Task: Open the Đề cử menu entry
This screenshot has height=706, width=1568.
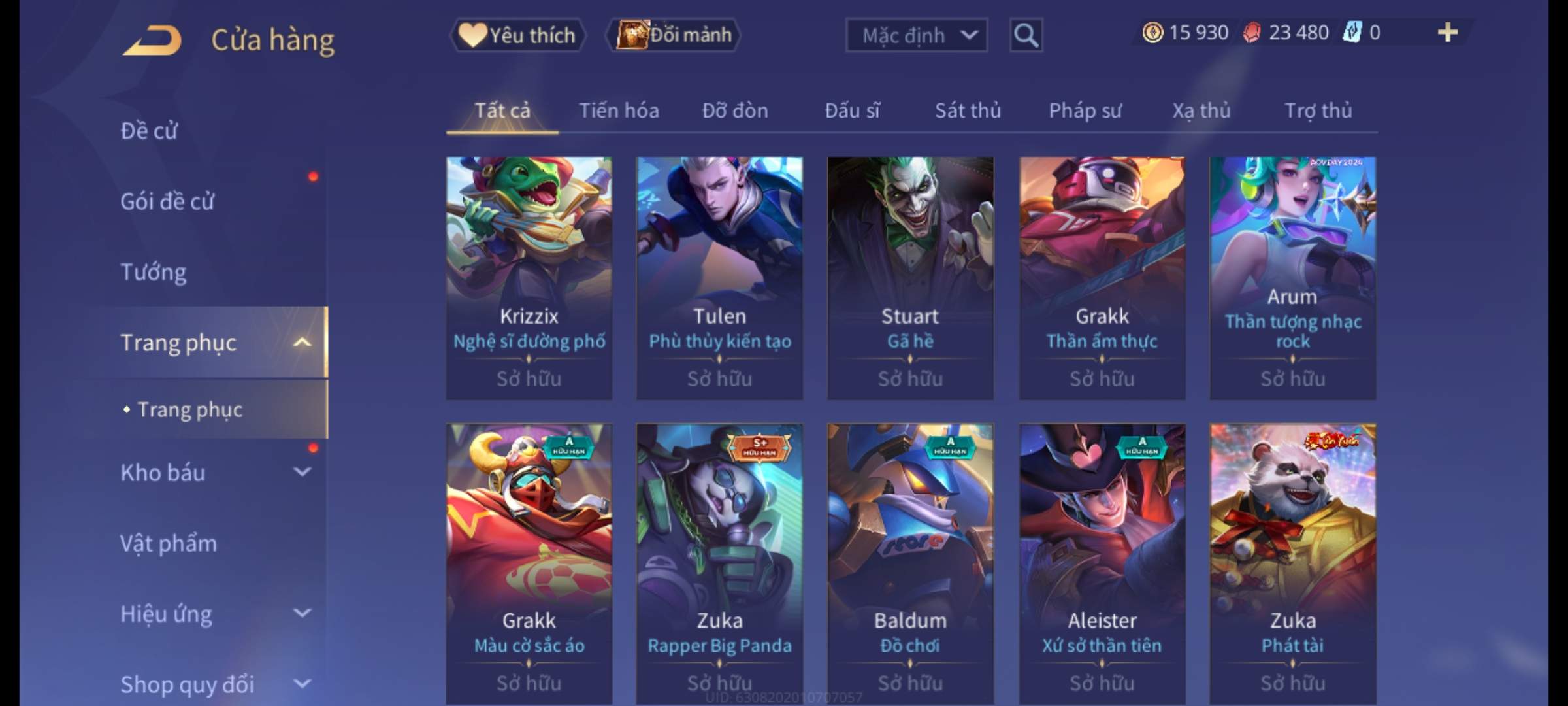Action: tap(149, 131)
